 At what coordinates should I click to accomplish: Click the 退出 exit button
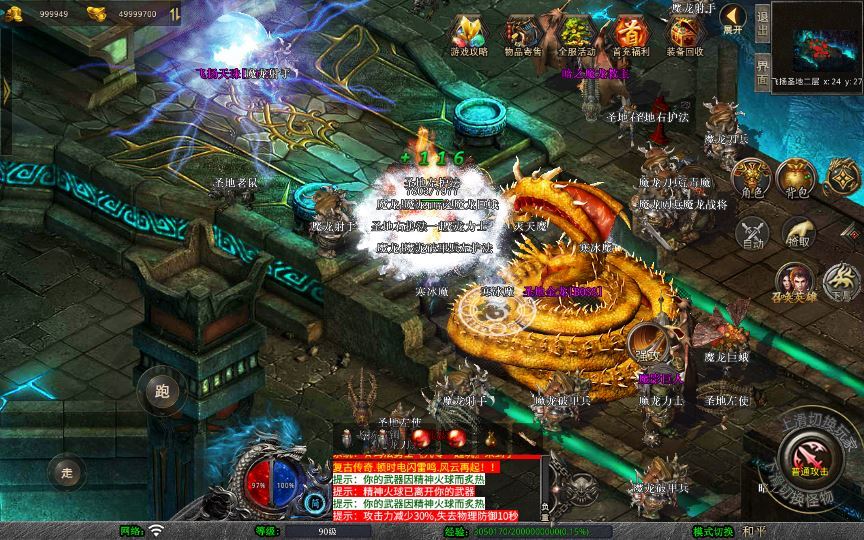pos(762,20)
